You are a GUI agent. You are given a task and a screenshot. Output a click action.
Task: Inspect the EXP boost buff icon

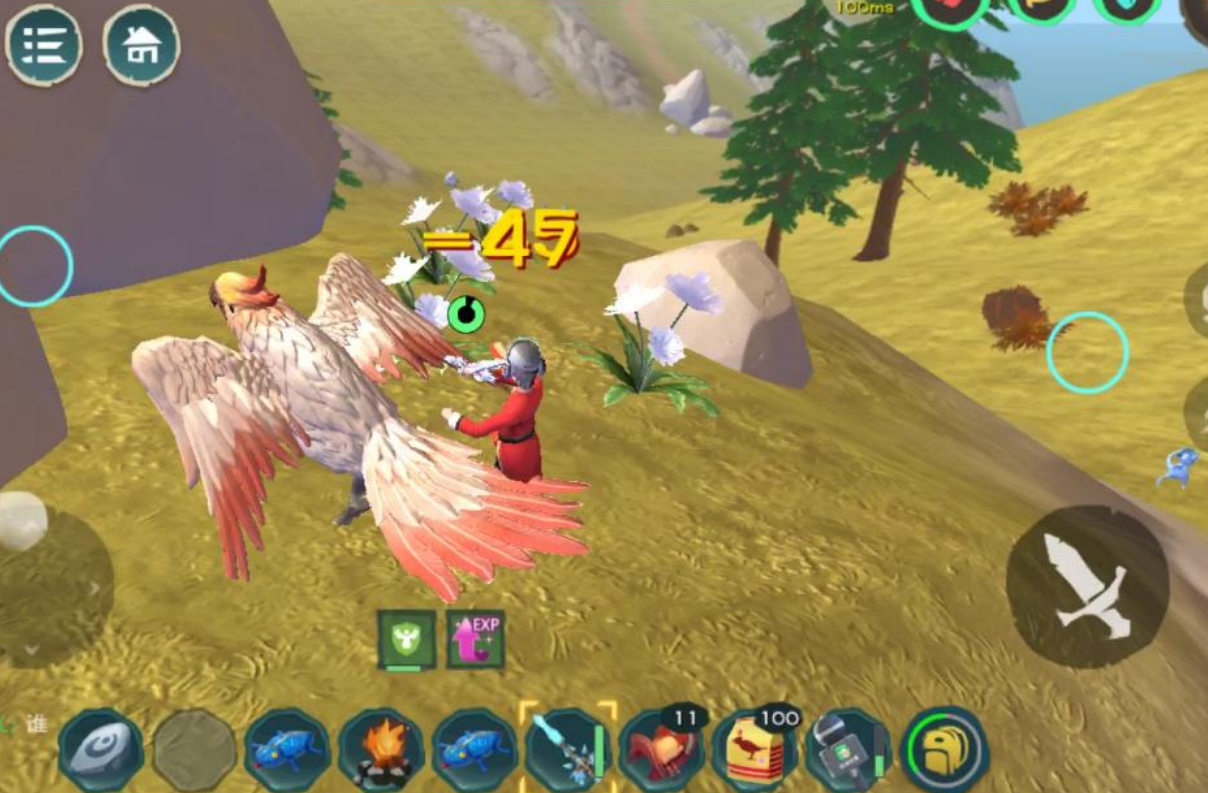(475, 639)
